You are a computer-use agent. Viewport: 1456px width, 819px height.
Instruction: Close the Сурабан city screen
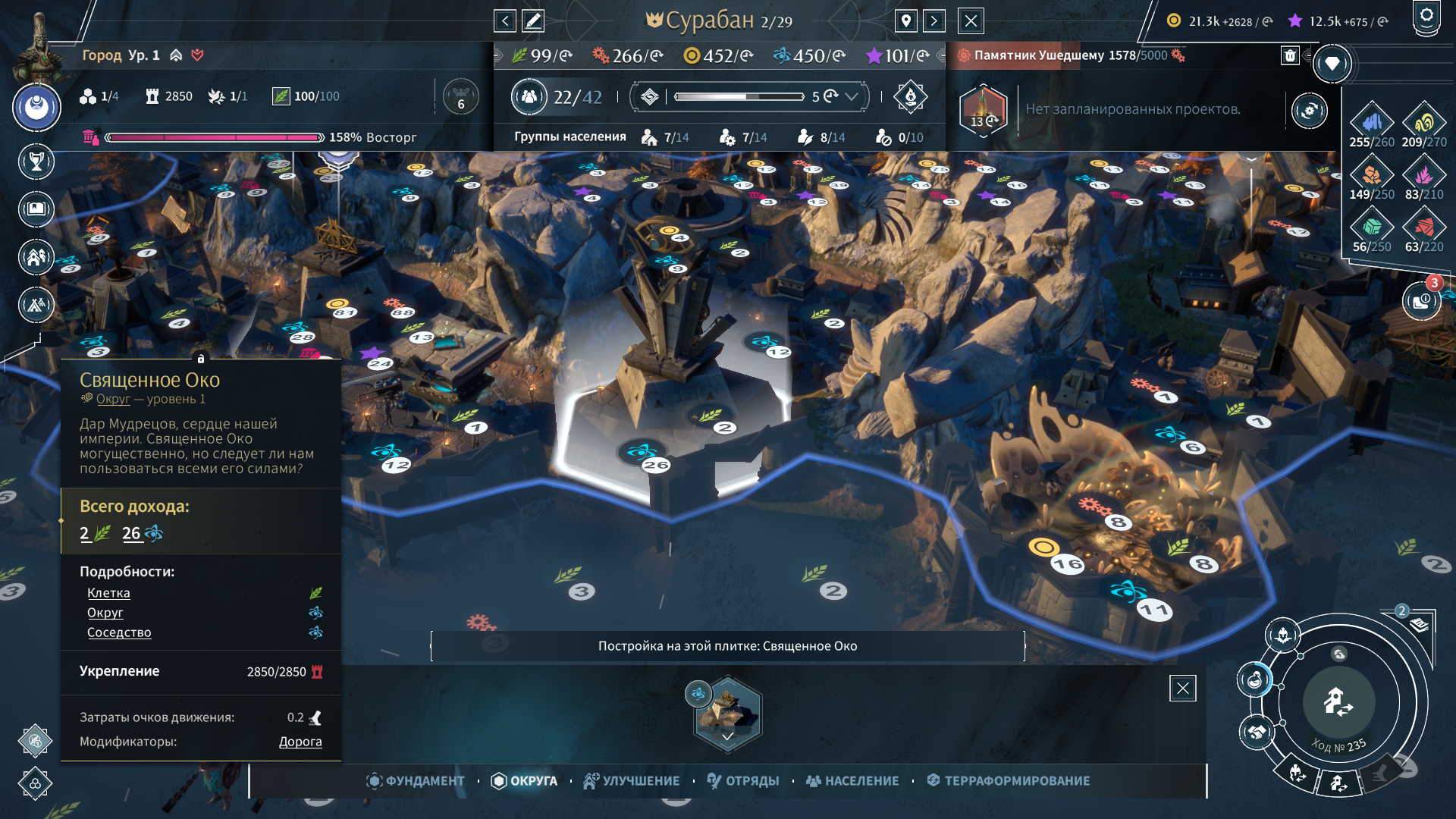pos(971,20)
